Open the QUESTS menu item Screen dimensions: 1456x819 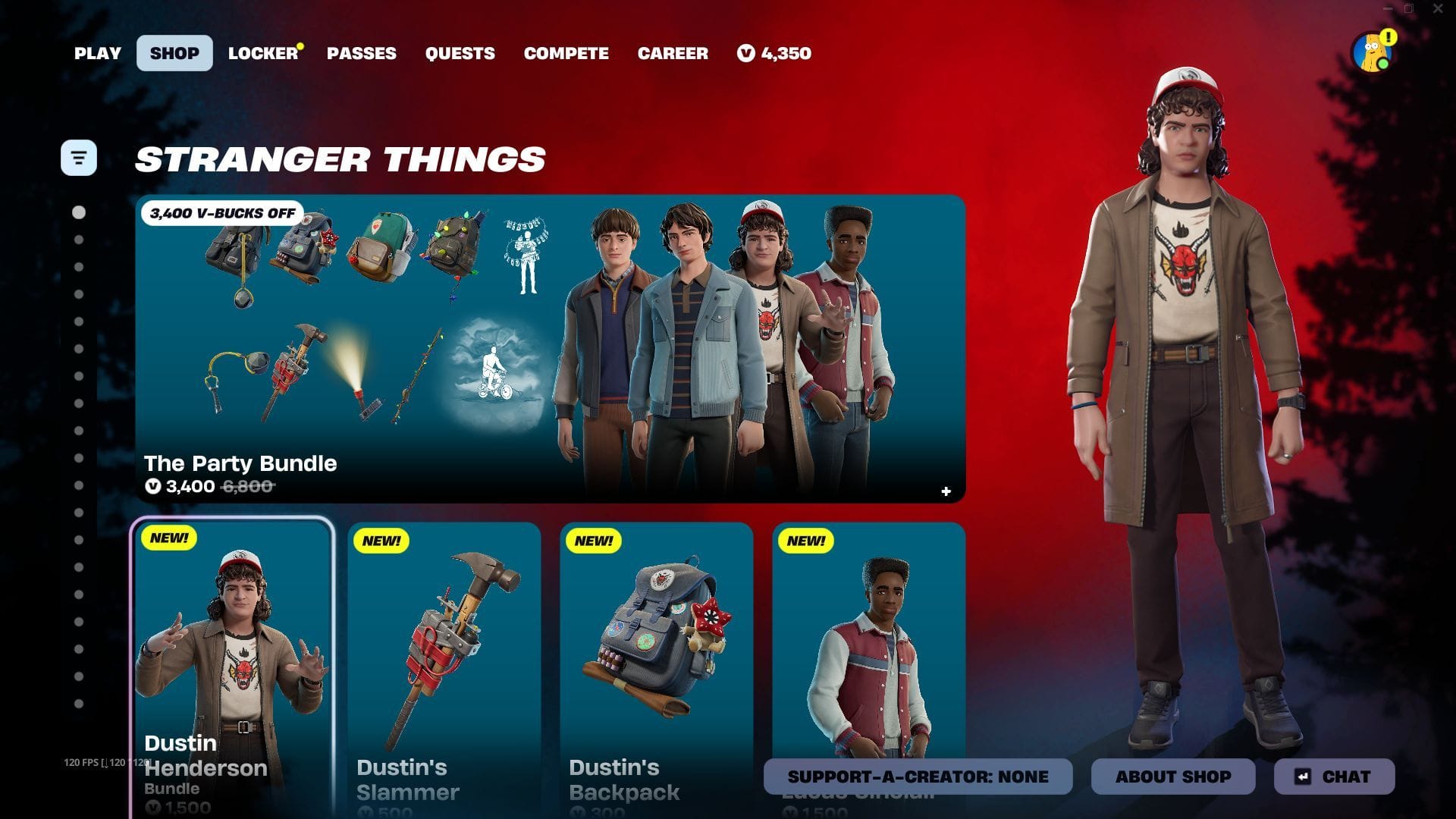460,53
